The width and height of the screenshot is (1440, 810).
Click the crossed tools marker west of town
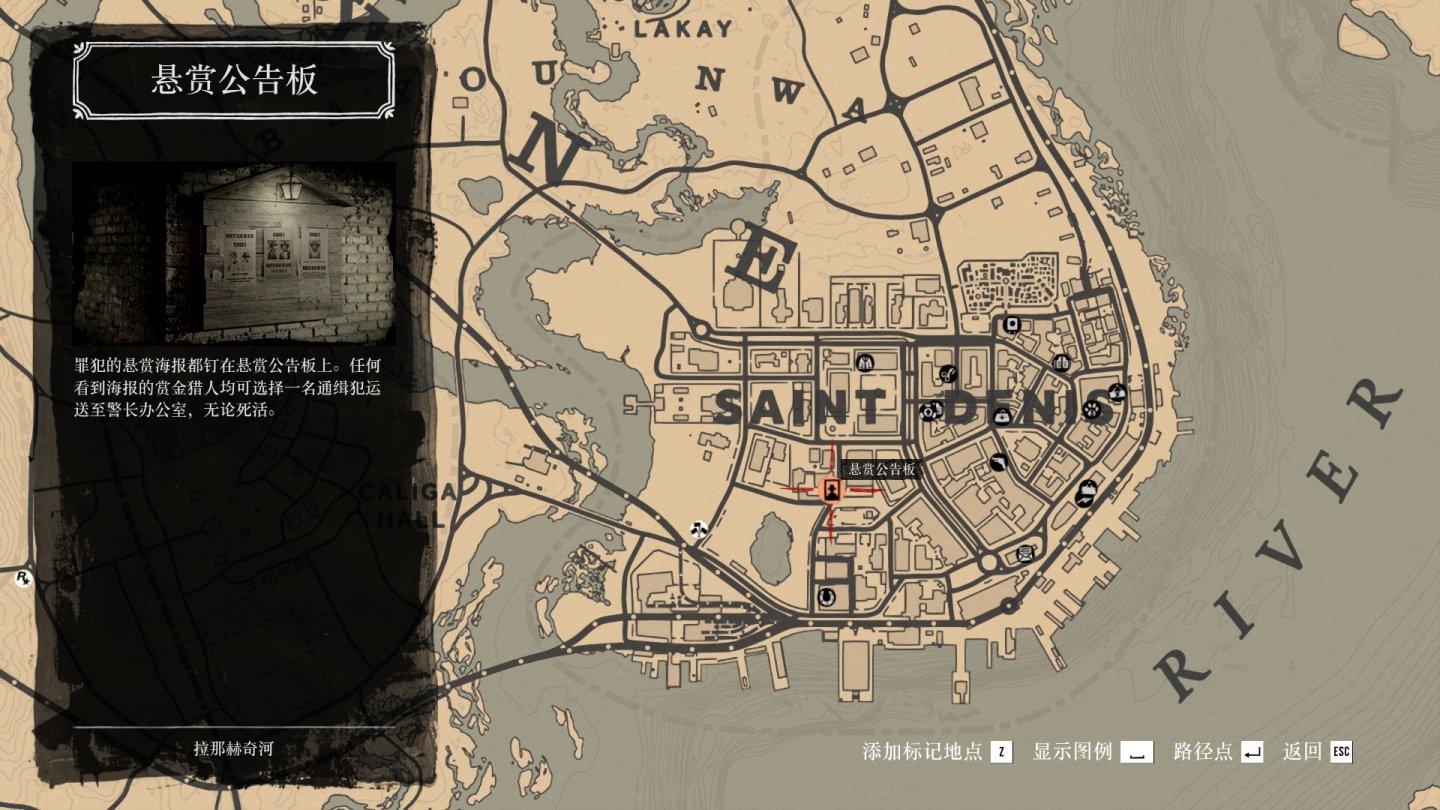[699, 527]
